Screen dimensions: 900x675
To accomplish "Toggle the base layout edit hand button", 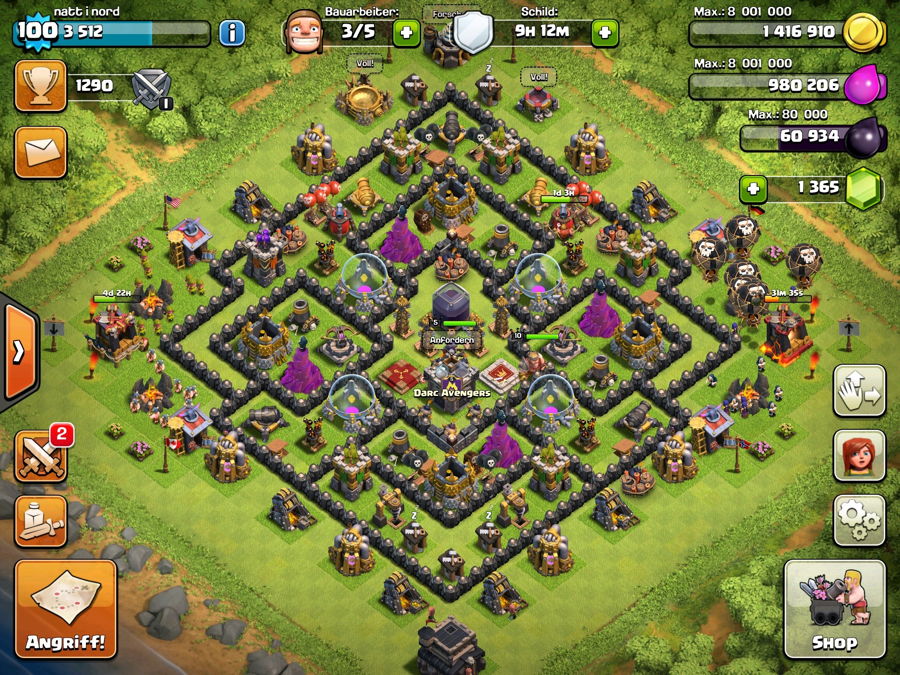I will 859,390.
